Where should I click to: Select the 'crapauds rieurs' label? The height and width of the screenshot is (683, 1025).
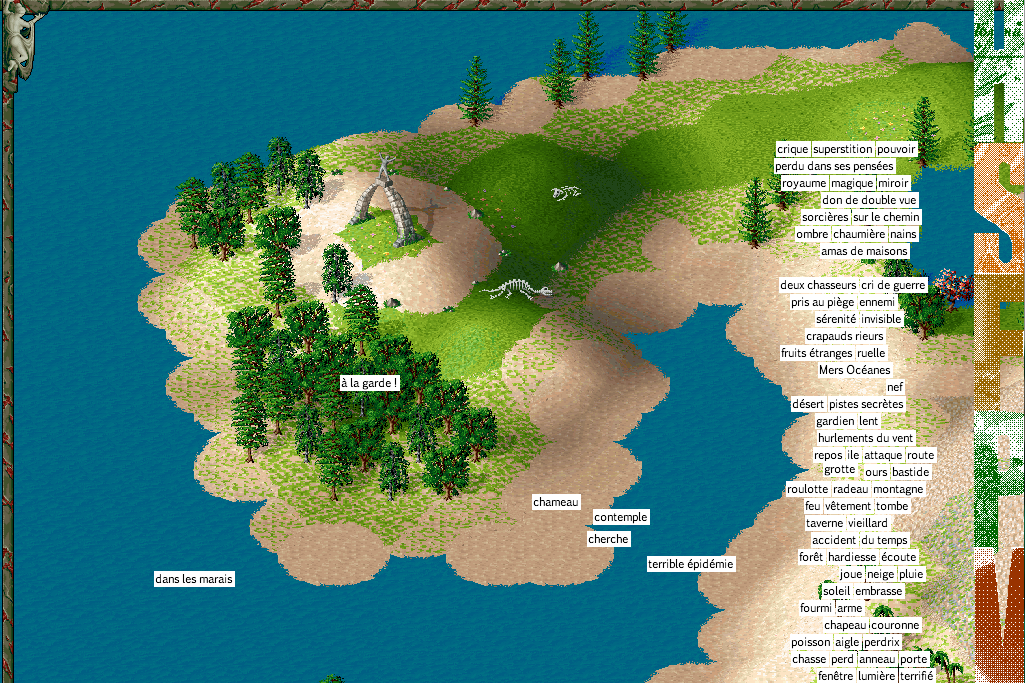(845, 336)
